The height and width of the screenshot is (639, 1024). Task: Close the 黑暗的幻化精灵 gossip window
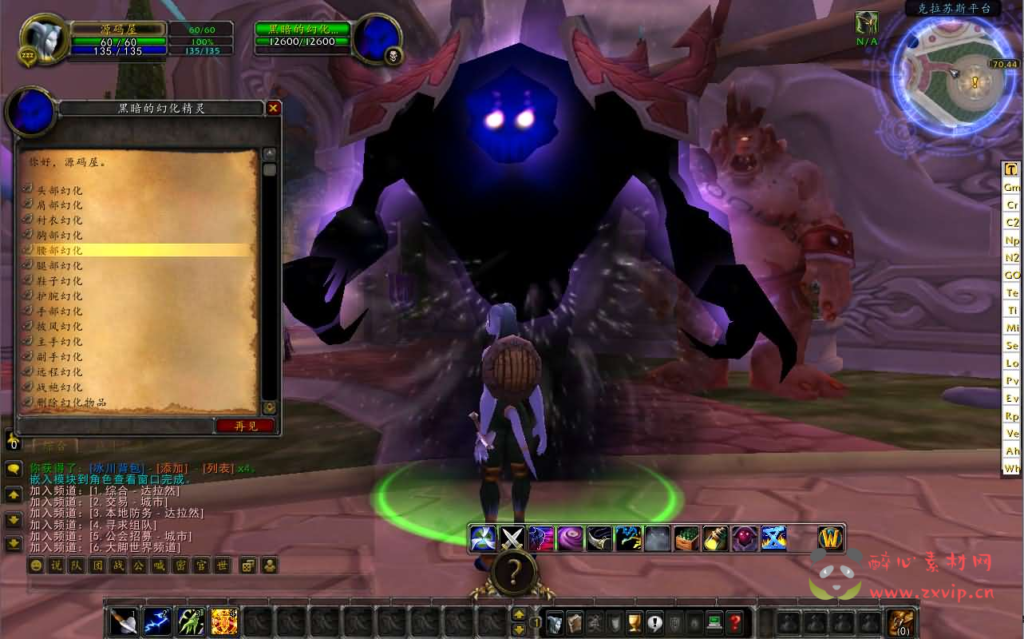273,108
